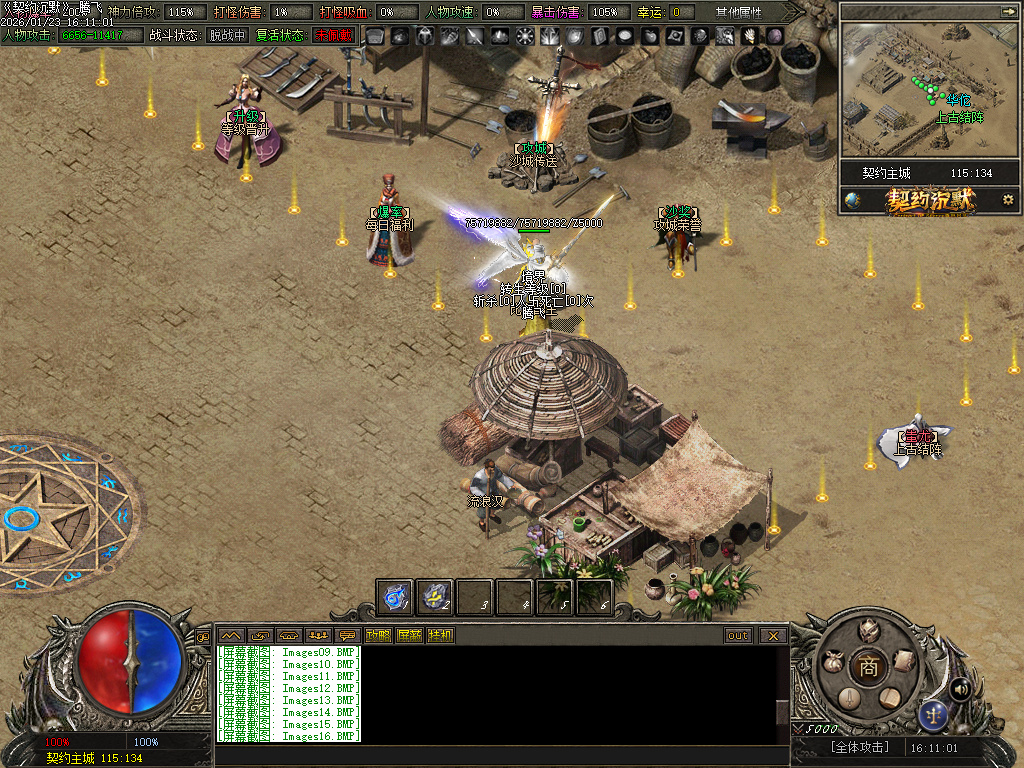
Task: Open settings gear beside the game logo
Action: click(1007, 200)
